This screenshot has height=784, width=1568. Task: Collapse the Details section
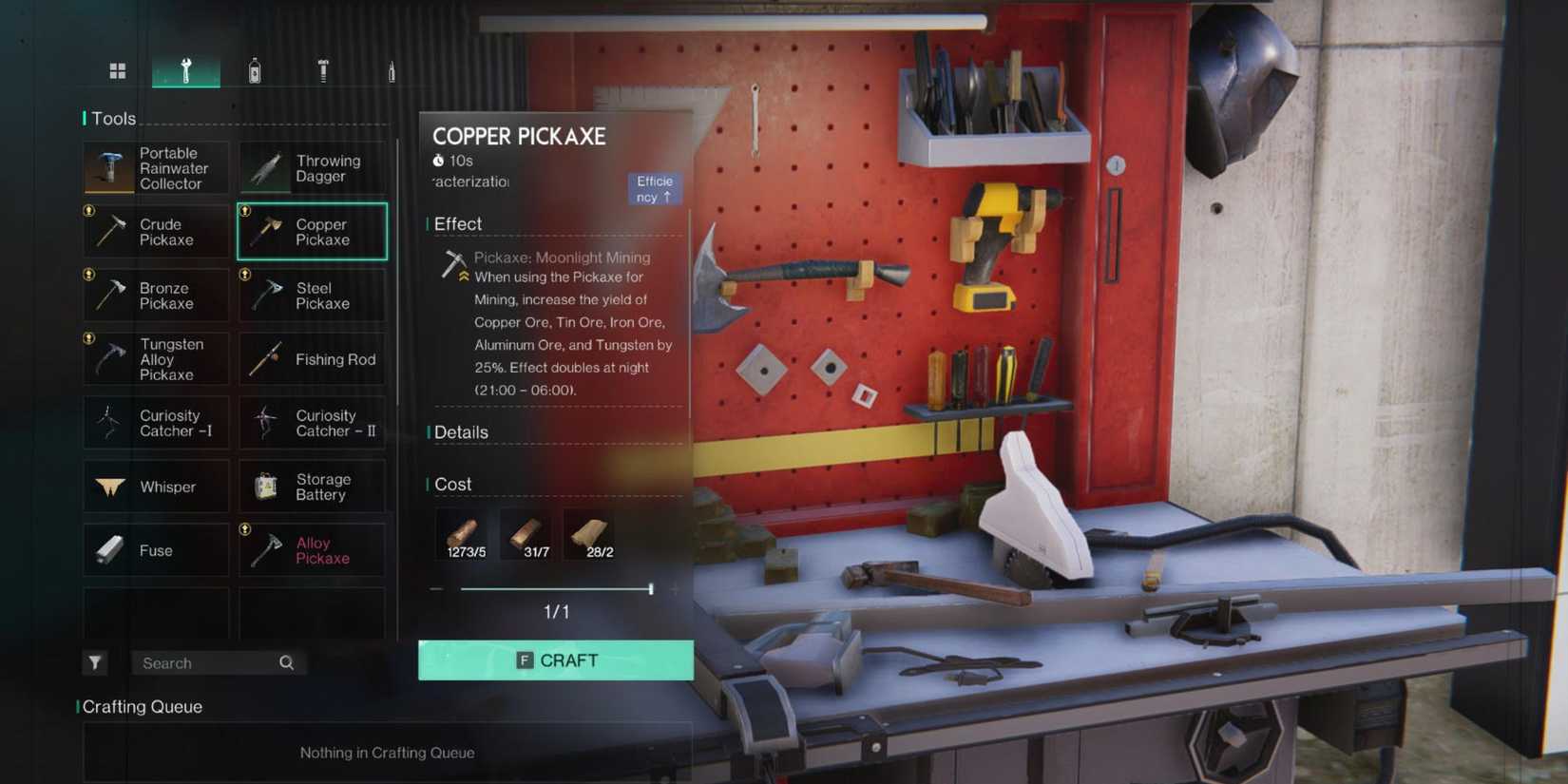pyautogui.click(x=463, y=432)
